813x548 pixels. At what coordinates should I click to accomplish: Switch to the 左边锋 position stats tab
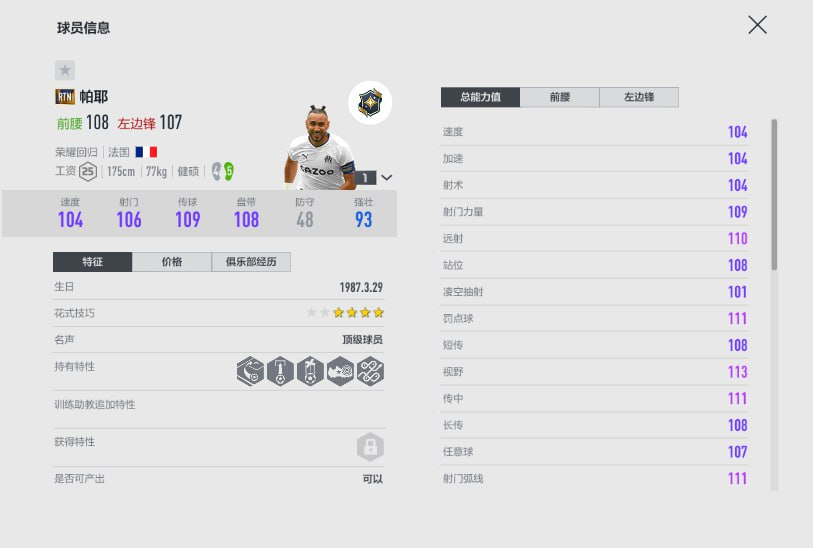point(639,97)
